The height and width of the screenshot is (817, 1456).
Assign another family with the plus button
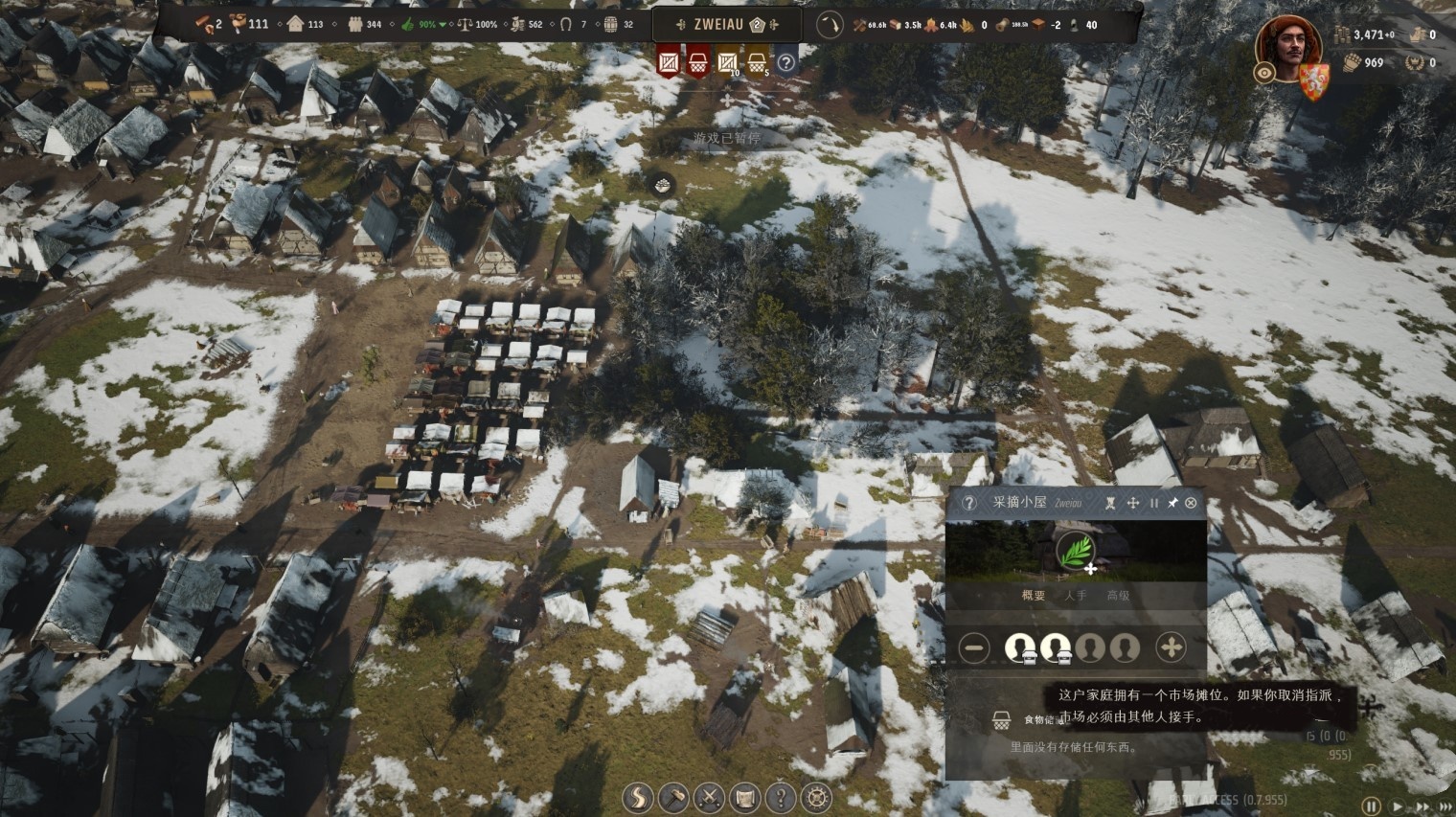tap(1171, 647)
